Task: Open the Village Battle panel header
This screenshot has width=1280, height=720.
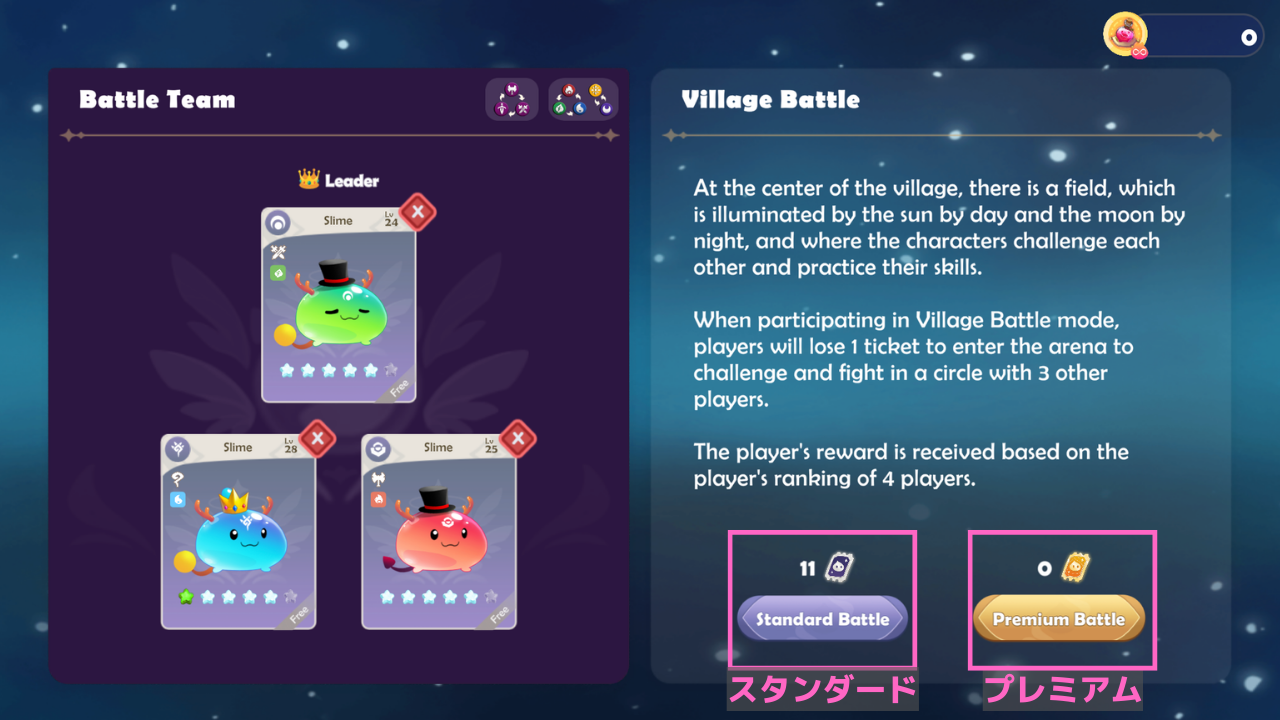Action: click(x=770, y=99)
